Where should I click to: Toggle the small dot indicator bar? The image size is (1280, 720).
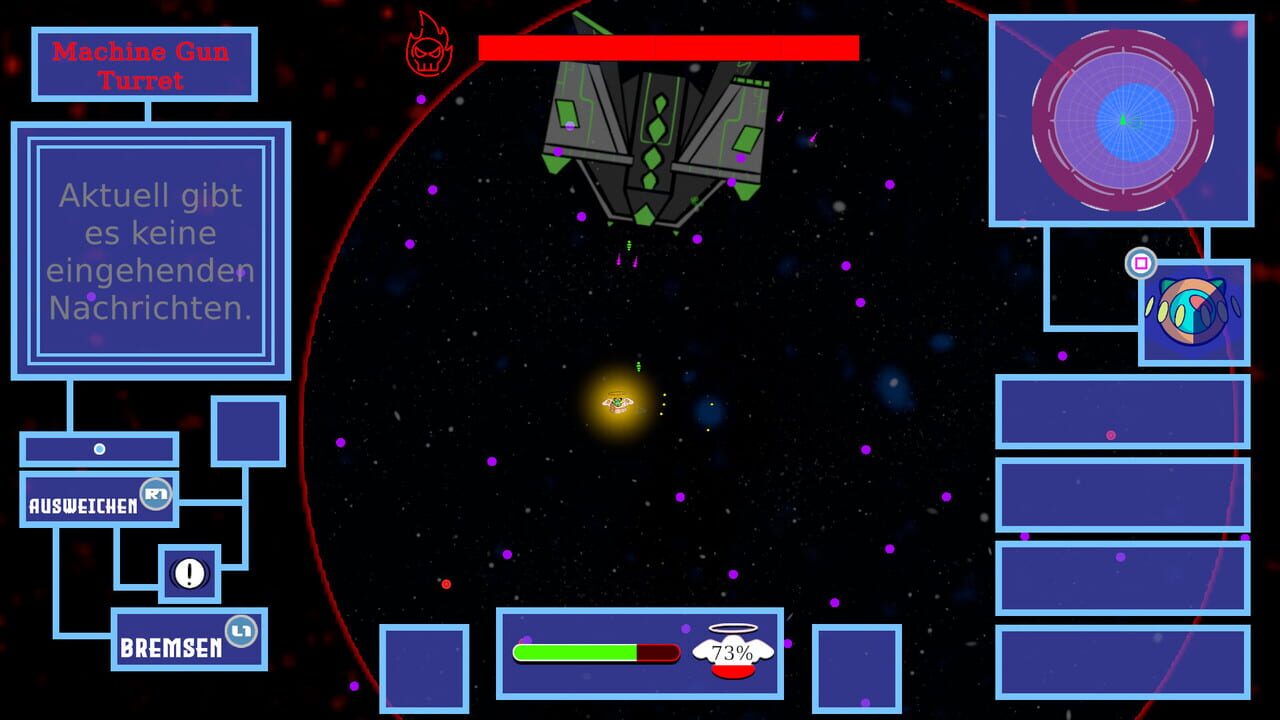(100, 449)
